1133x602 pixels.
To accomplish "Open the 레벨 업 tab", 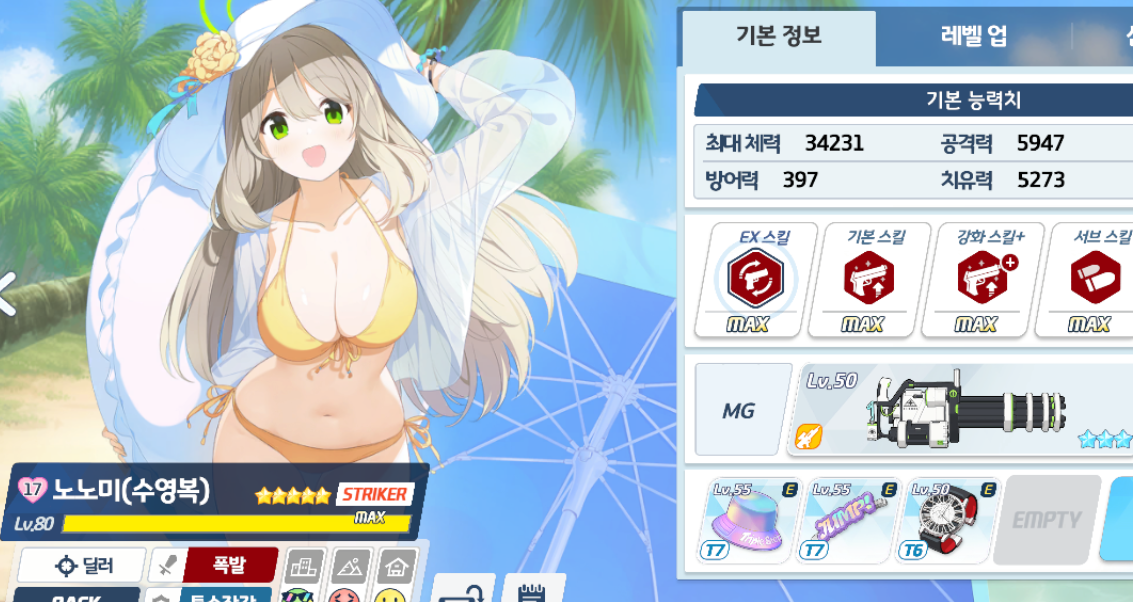I will 973,38.
